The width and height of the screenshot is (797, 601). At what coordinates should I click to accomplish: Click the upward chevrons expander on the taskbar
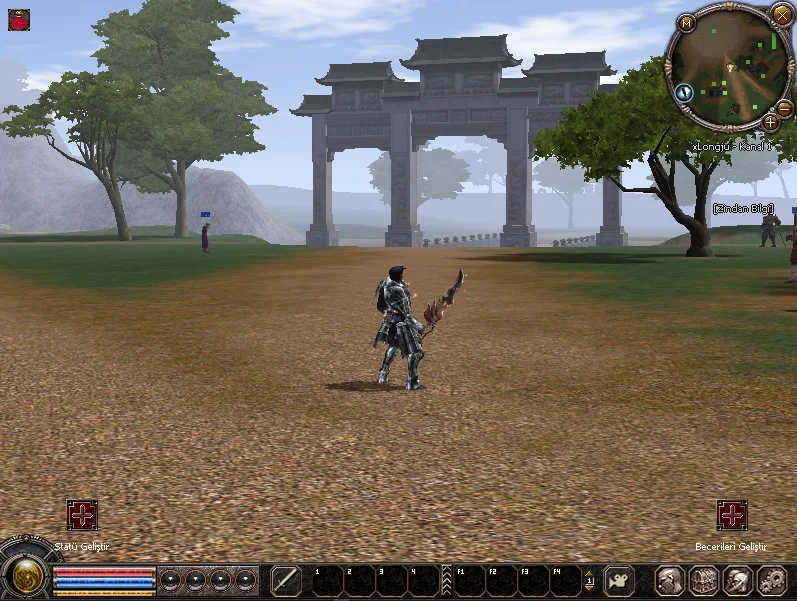point(447,581)
